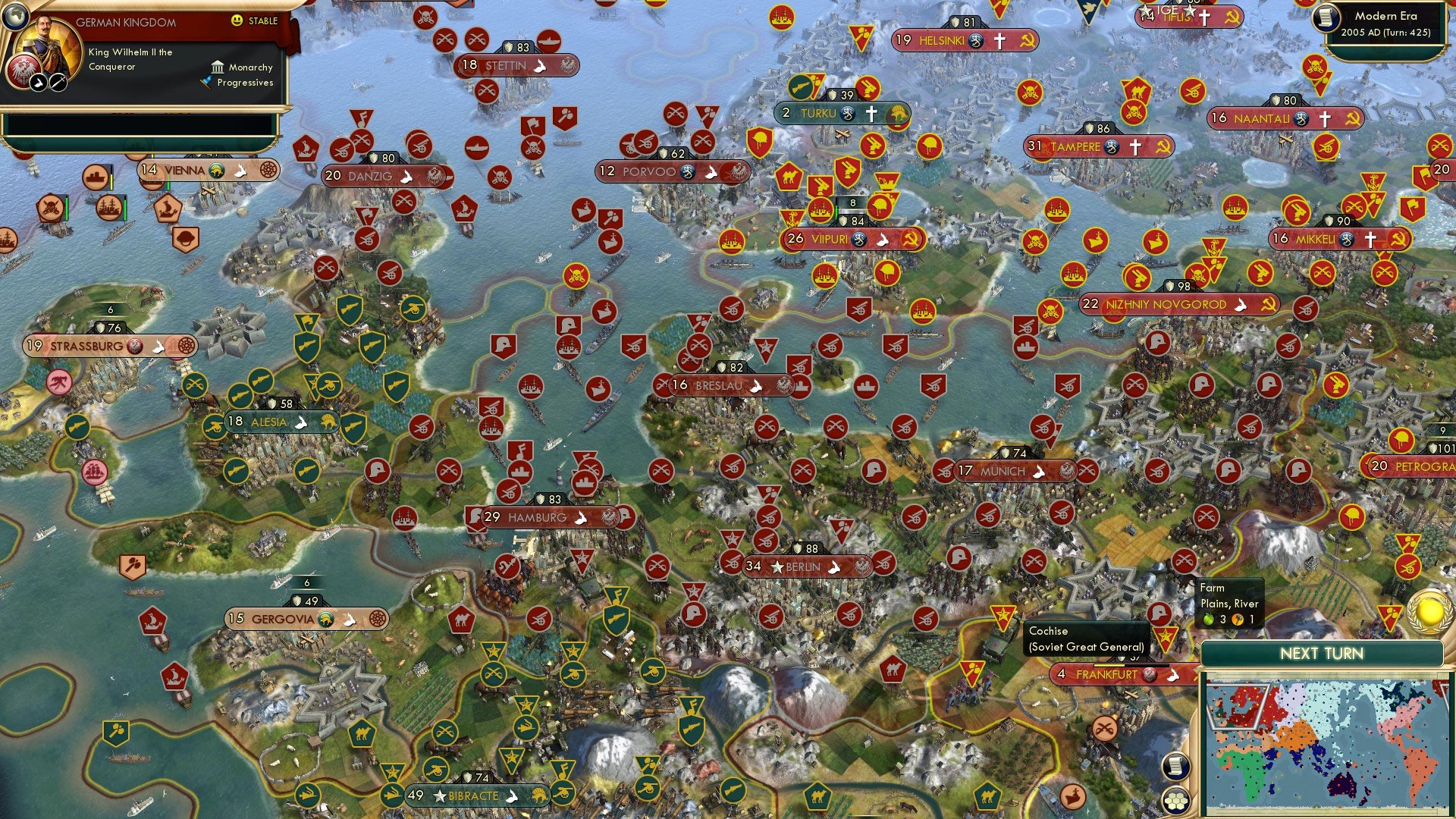This screenshot has height=819, width=1456.
Task: Open the notification log scroll icon
Action: click(1178, 767)
